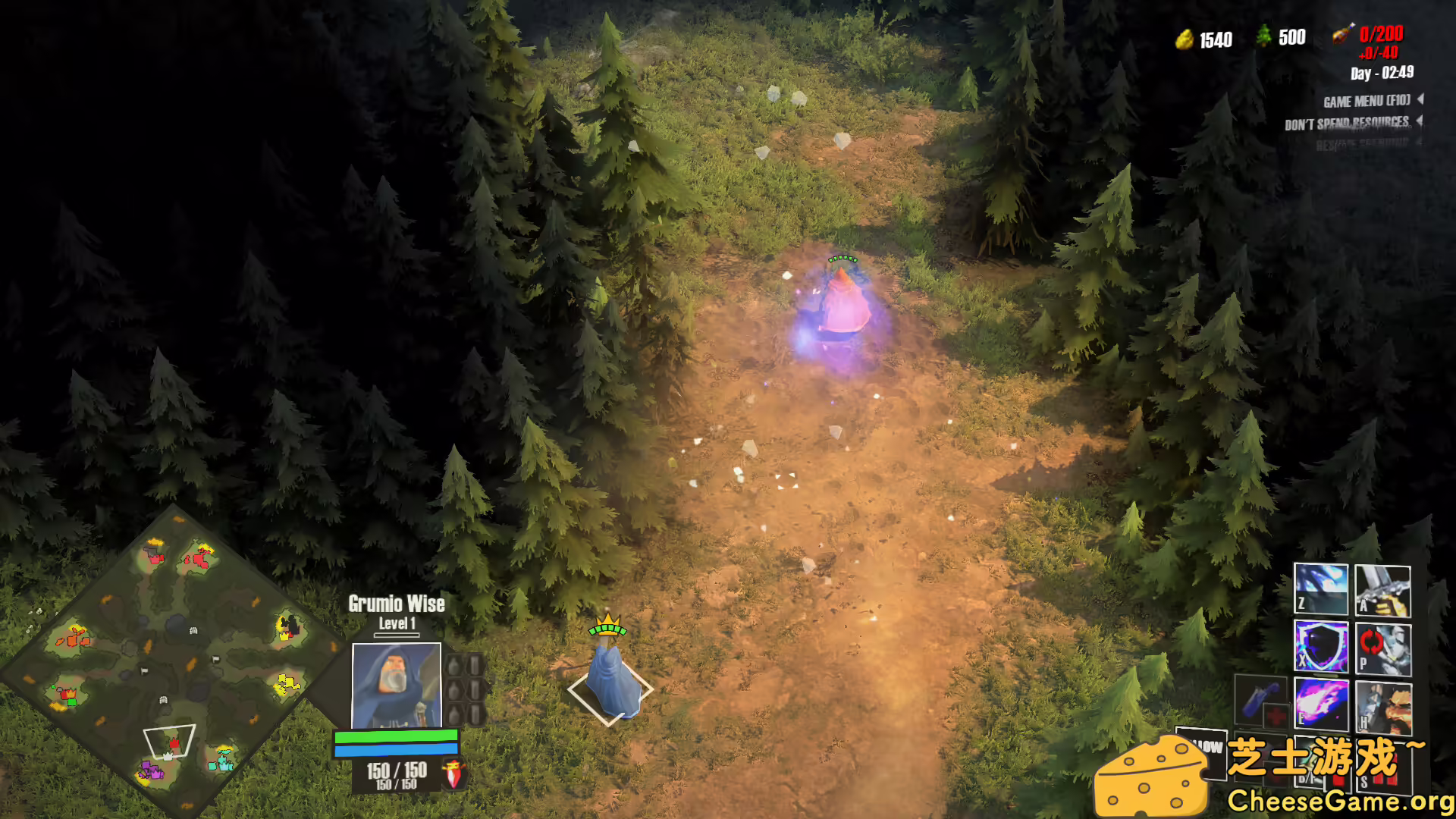Viewport: 1456px width, 819px height.
Task: Select Grumio Wise's hero portrait
Action: tap(396, 685)
